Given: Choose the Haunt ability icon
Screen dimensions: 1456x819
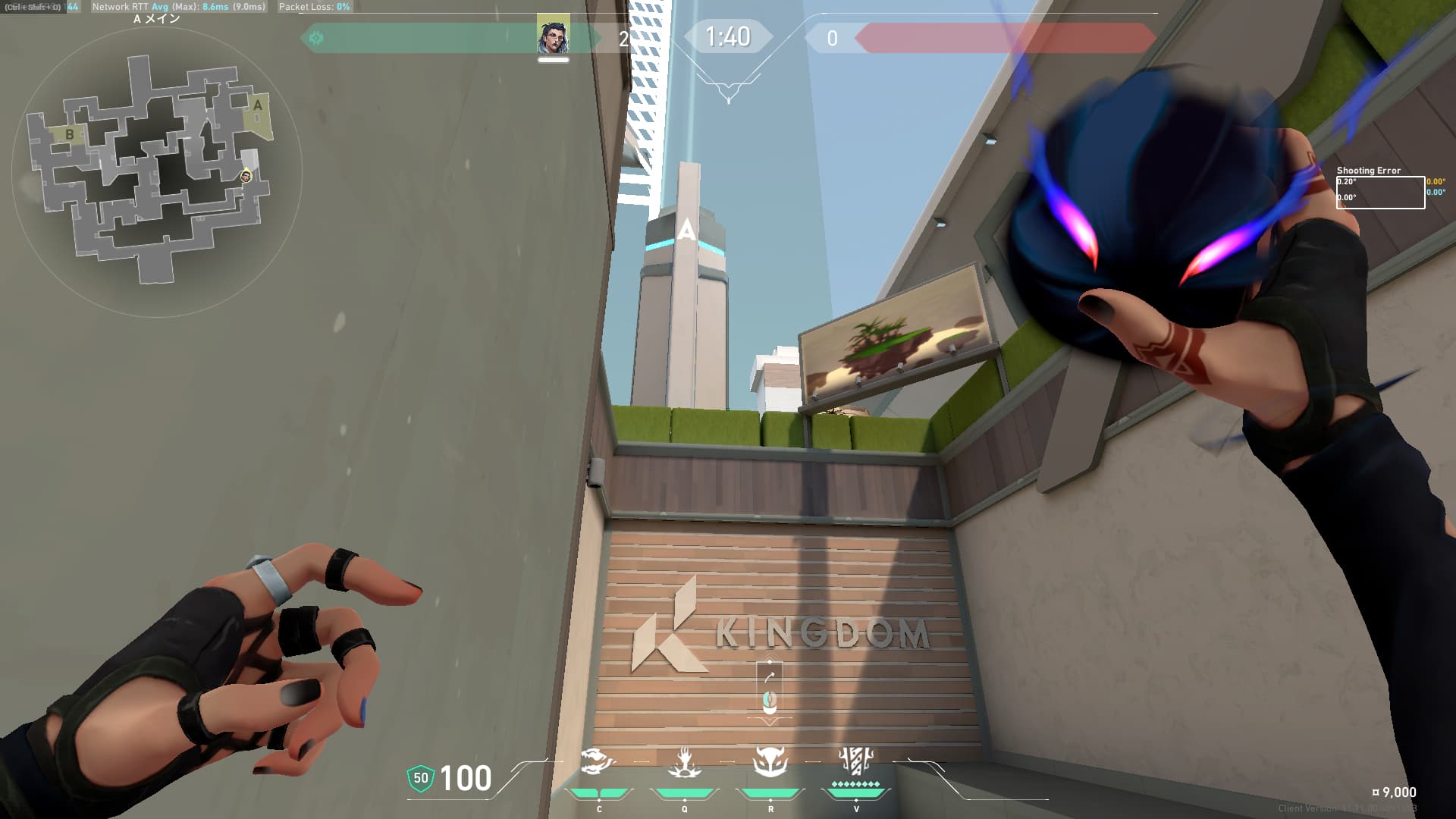Looking at the screenshot, I should [x=770, y=762].
